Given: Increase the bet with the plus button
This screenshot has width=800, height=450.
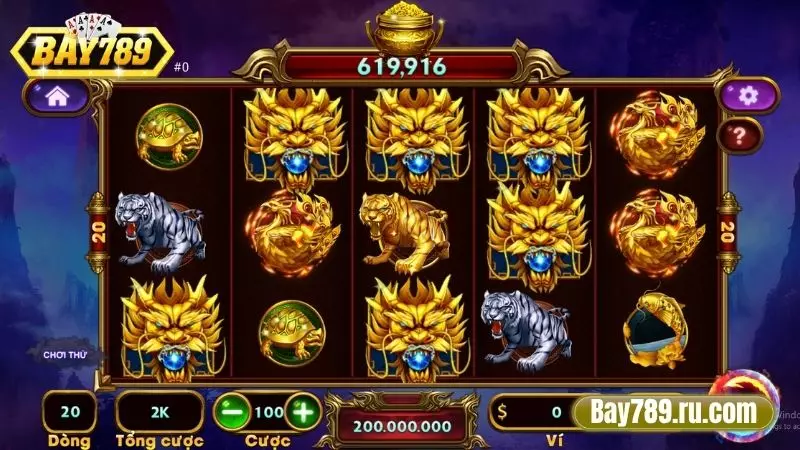Looking at the screenshot, I should [303, 411].
